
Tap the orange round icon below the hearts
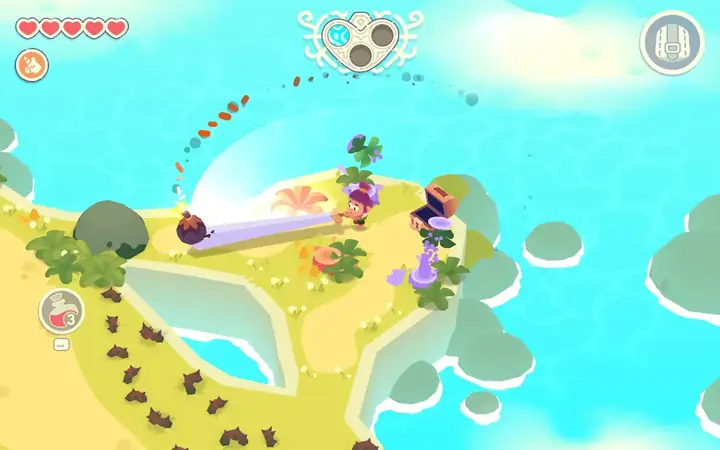(x=29, y=66)
